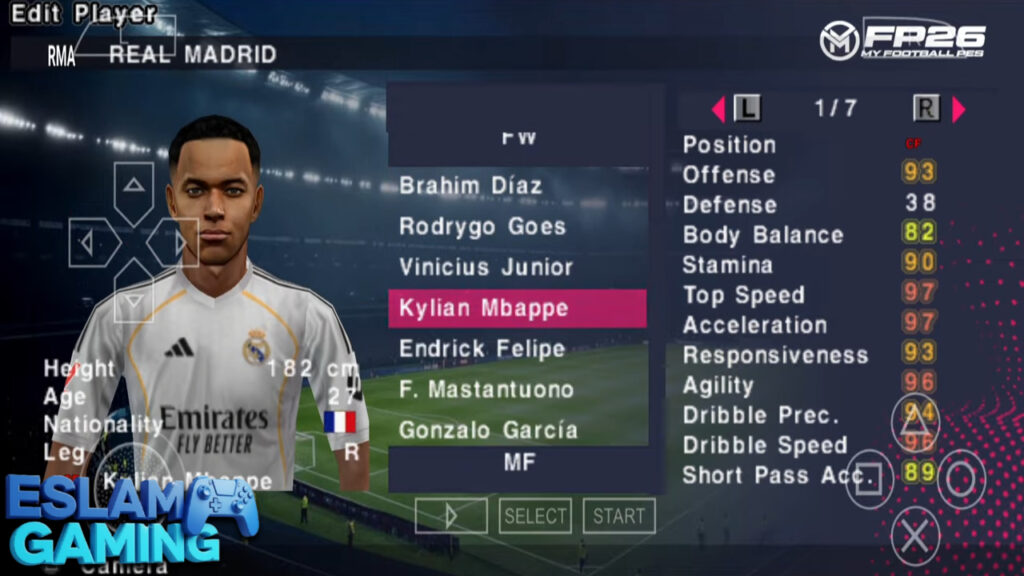
Task: Go to the next stats page arrow
Action: click(x=959, y=109)
